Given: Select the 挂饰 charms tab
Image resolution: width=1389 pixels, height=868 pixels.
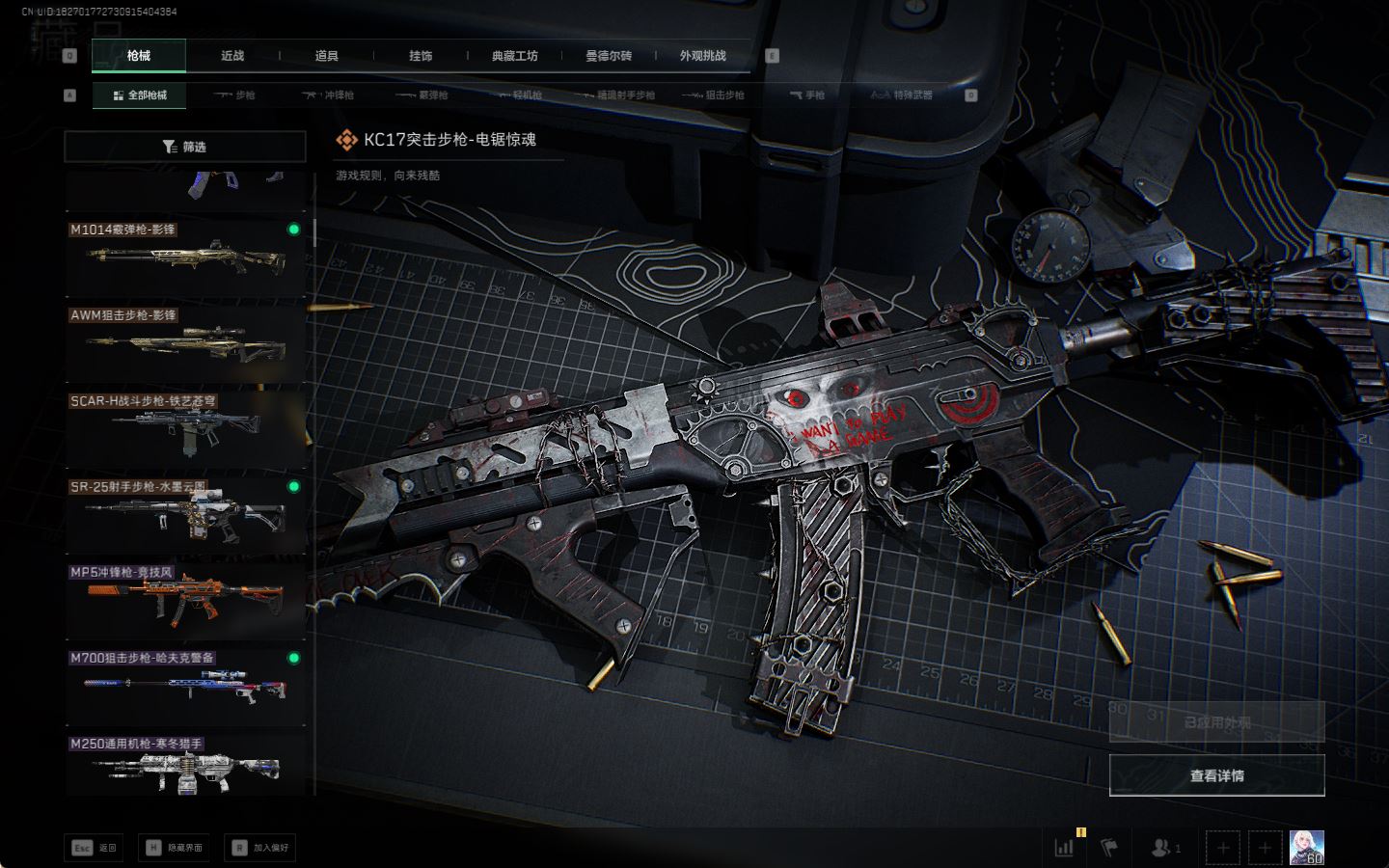Looking at the screenshot, I should 421,56.
